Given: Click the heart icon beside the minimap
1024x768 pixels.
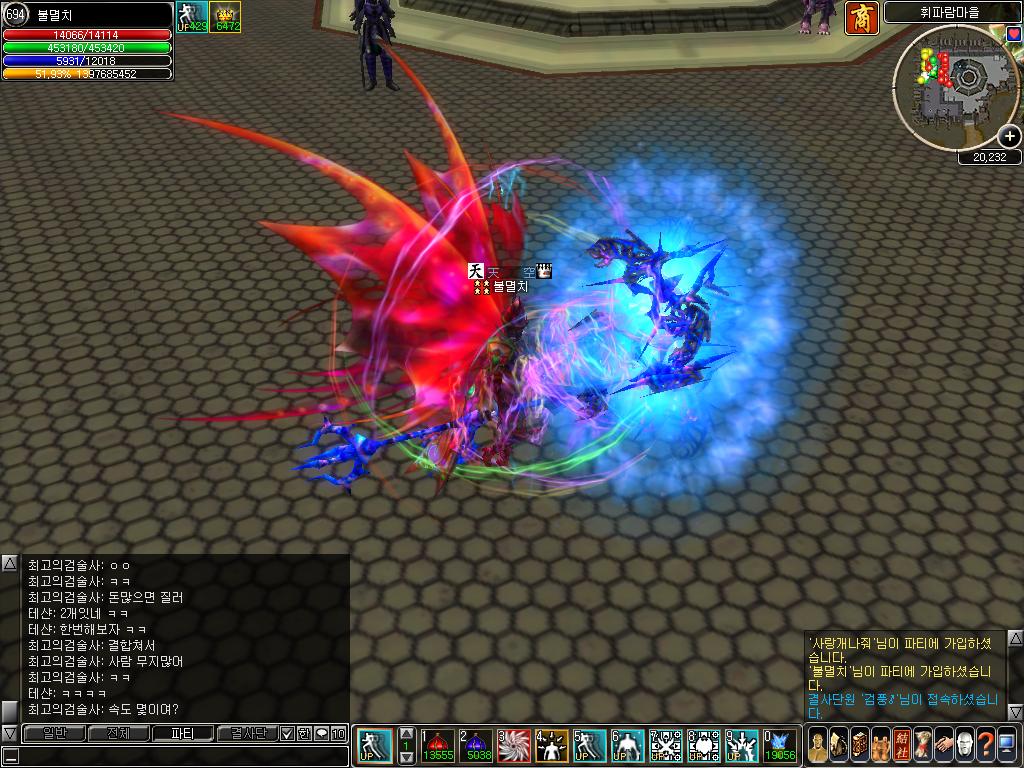Looking at the screenshot, I should tap(1013, 34).
